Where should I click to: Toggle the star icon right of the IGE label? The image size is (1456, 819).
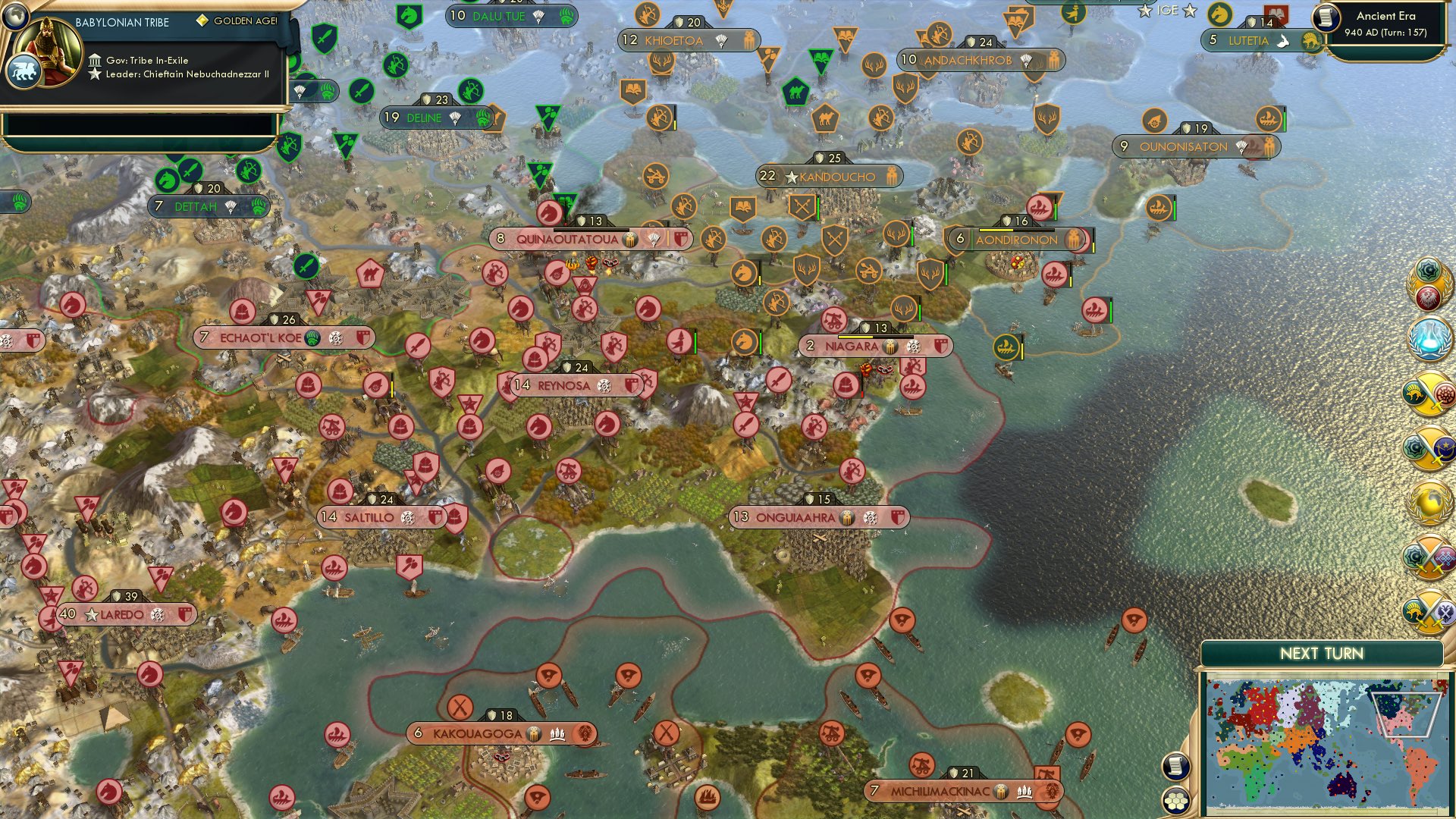pyautogui.click(x=1189, y=11)
